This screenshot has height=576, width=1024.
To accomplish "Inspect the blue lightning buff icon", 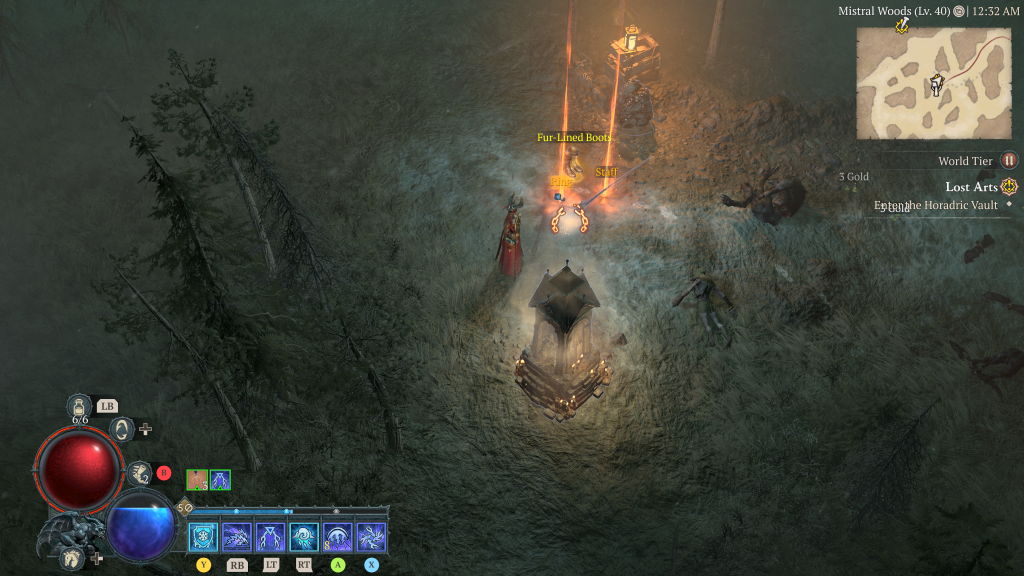I will 220,480.
